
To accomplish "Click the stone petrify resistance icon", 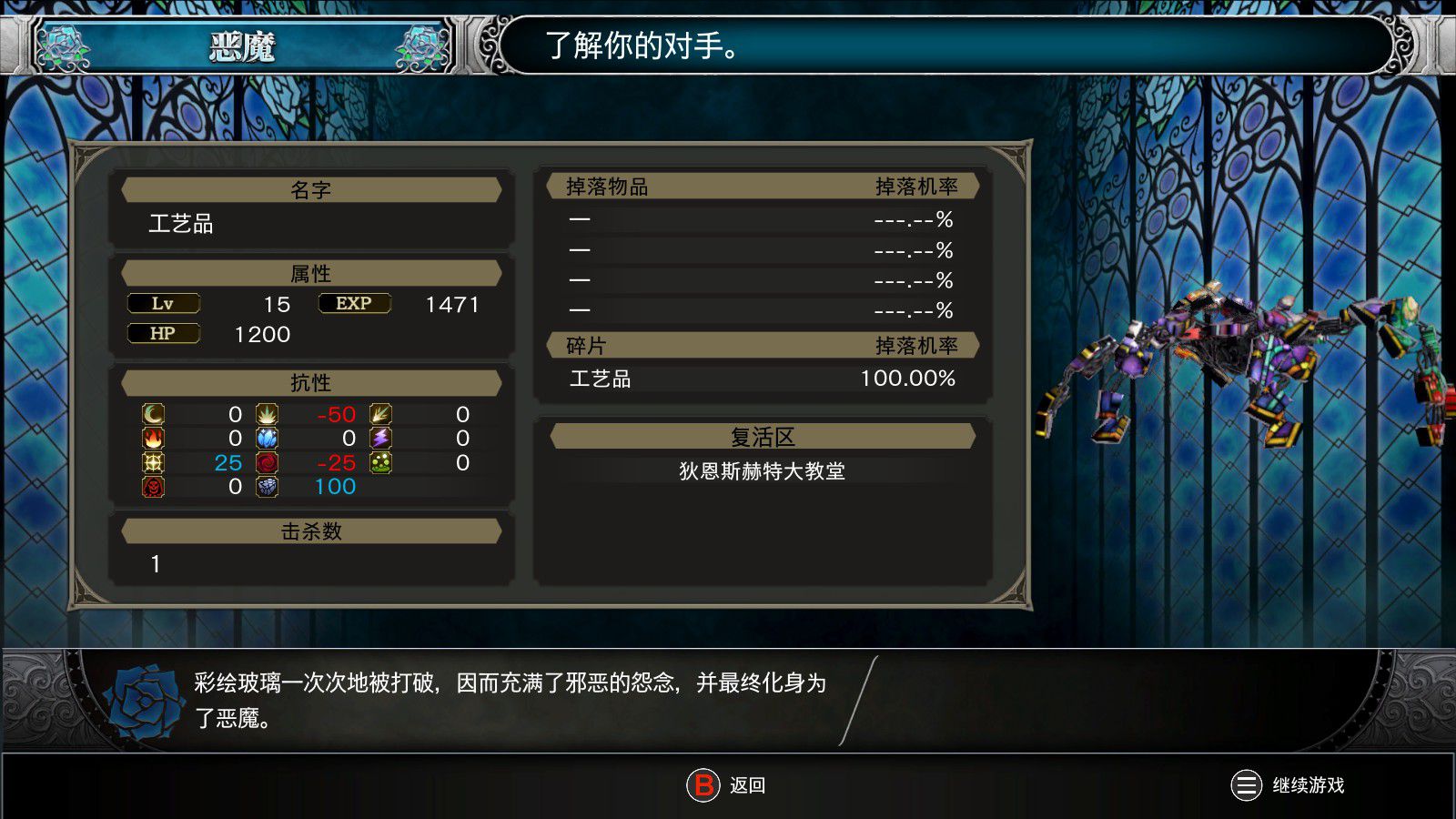I will click(267, 487).
